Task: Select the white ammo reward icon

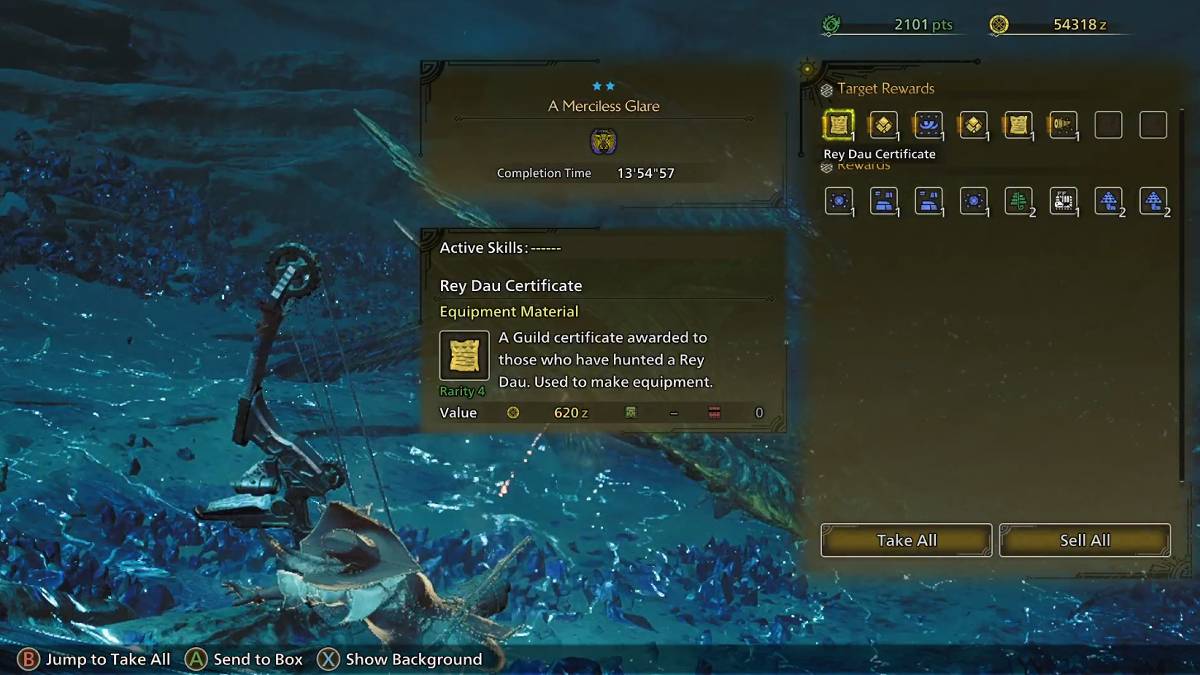Action: coord(1063,201)
